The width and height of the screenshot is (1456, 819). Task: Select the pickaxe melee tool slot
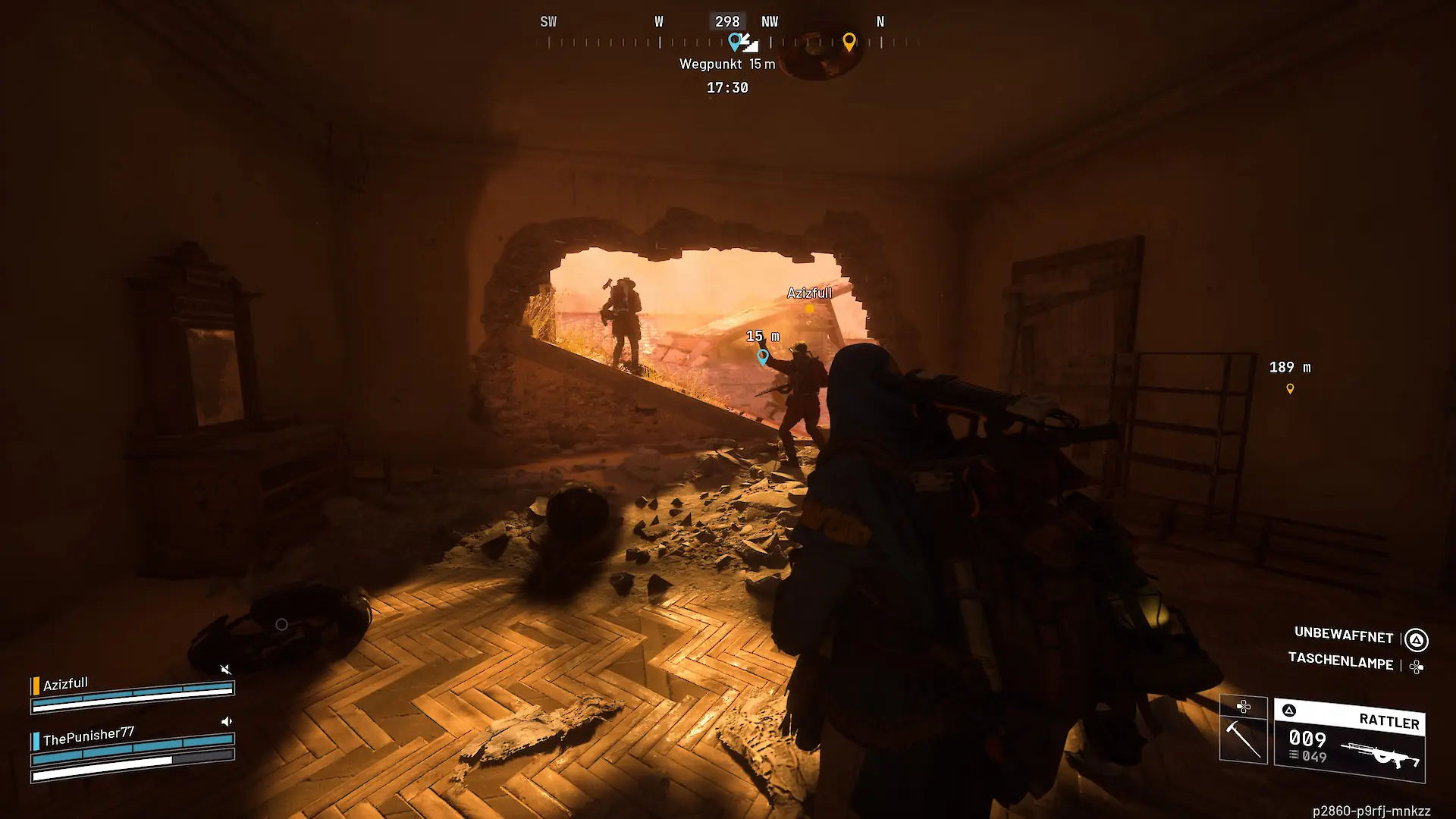point(1243,737)
